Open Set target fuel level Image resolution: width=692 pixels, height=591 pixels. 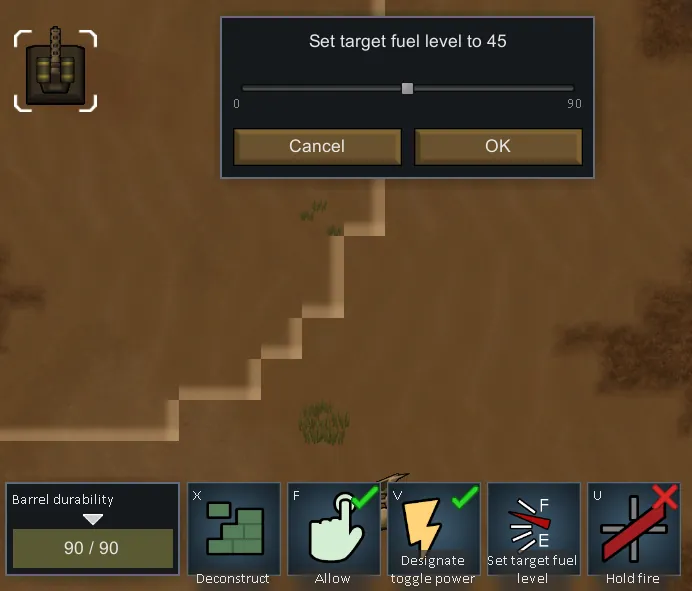click(533, 530)
